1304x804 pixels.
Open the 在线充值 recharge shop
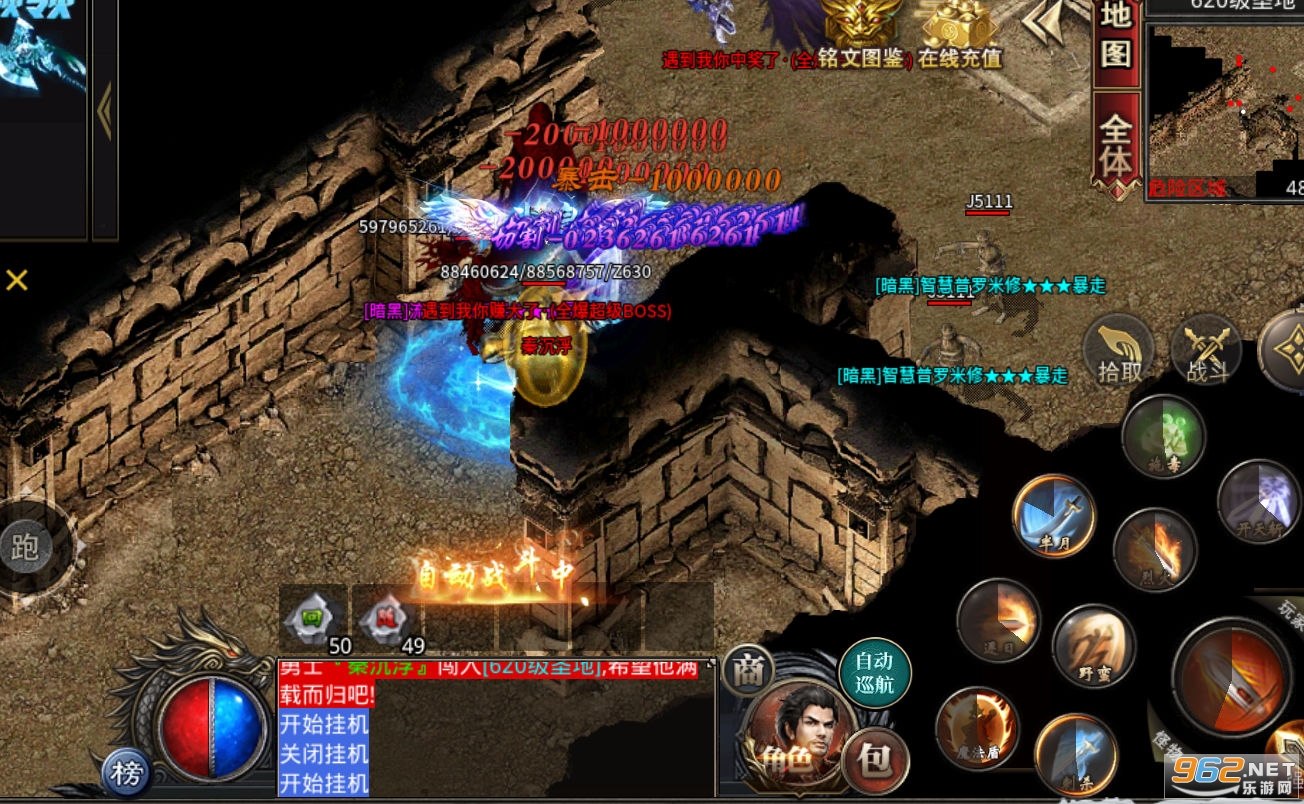960,35
